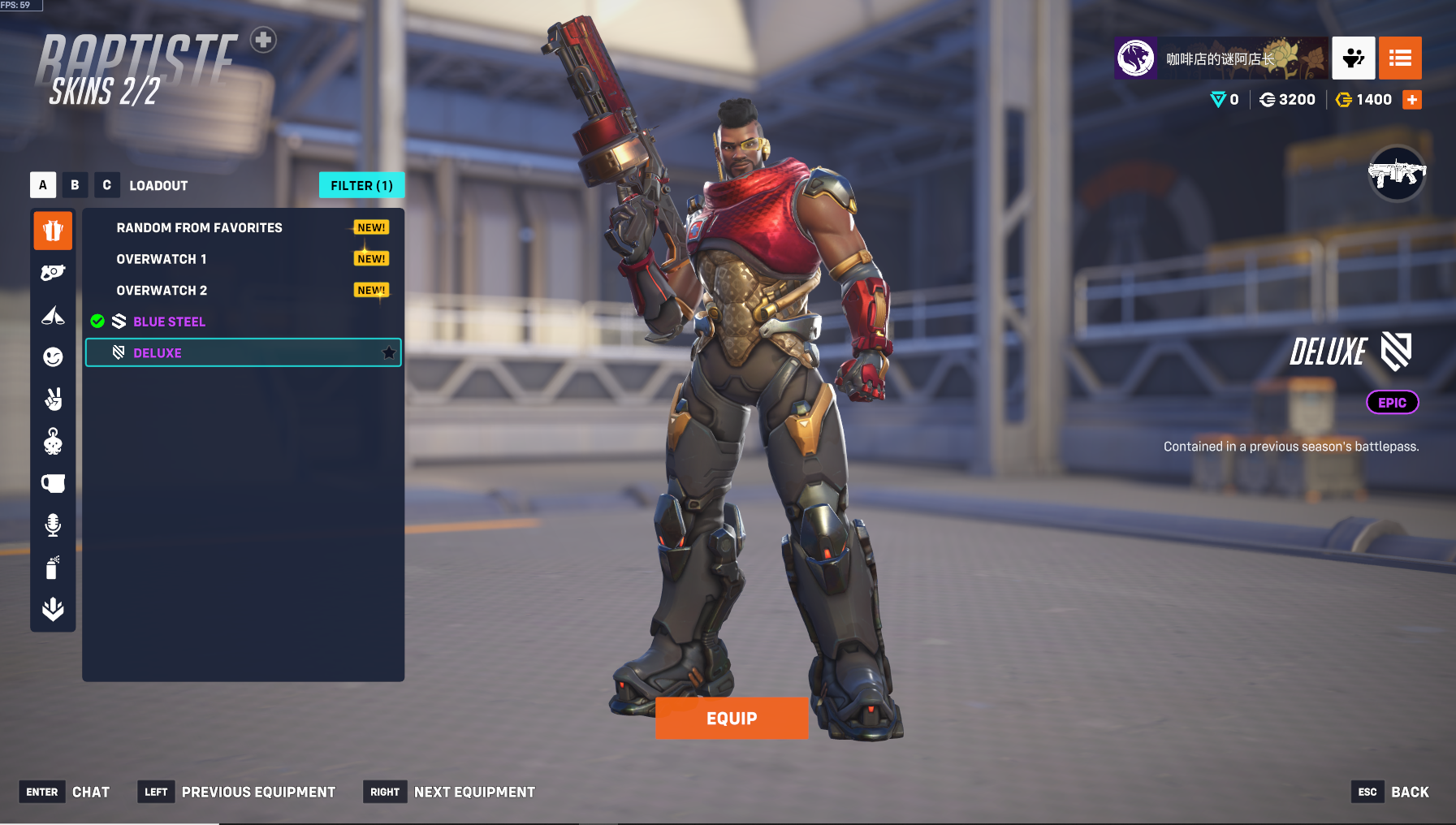Select loadout A
This screenshot has height=825, width=1456.
[43, 185]
